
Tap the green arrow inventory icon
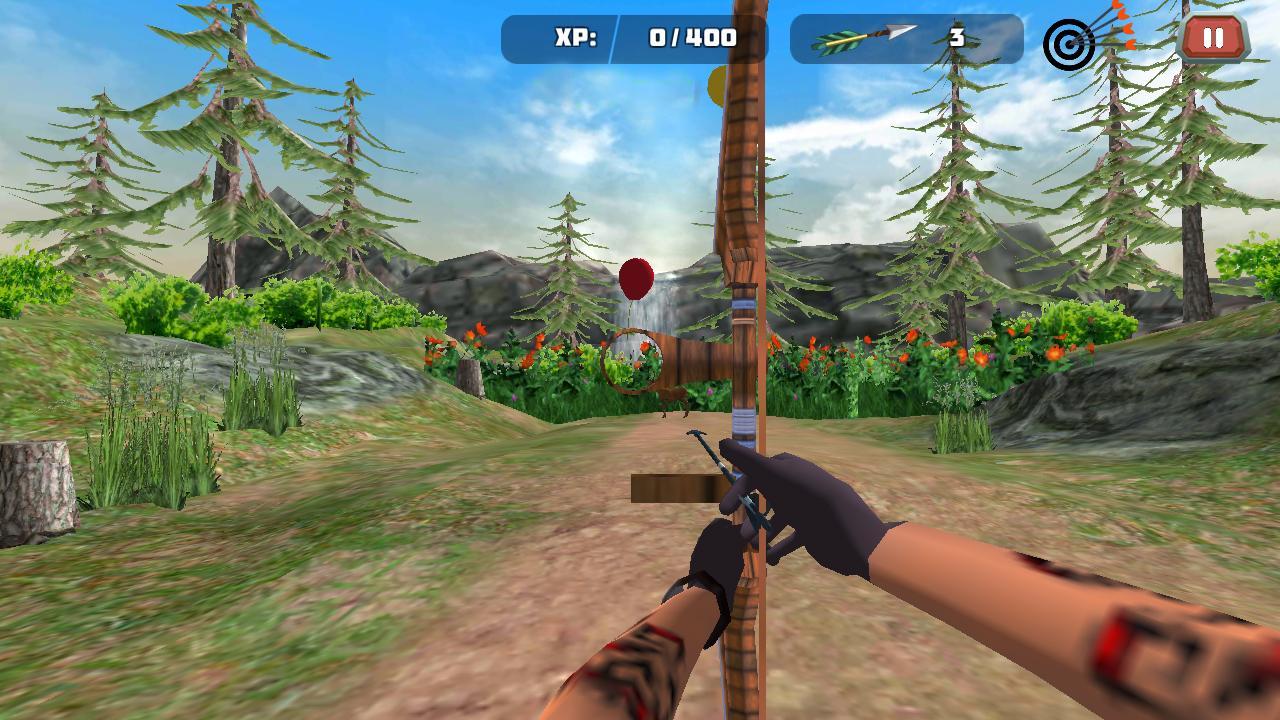pos(862,36)
